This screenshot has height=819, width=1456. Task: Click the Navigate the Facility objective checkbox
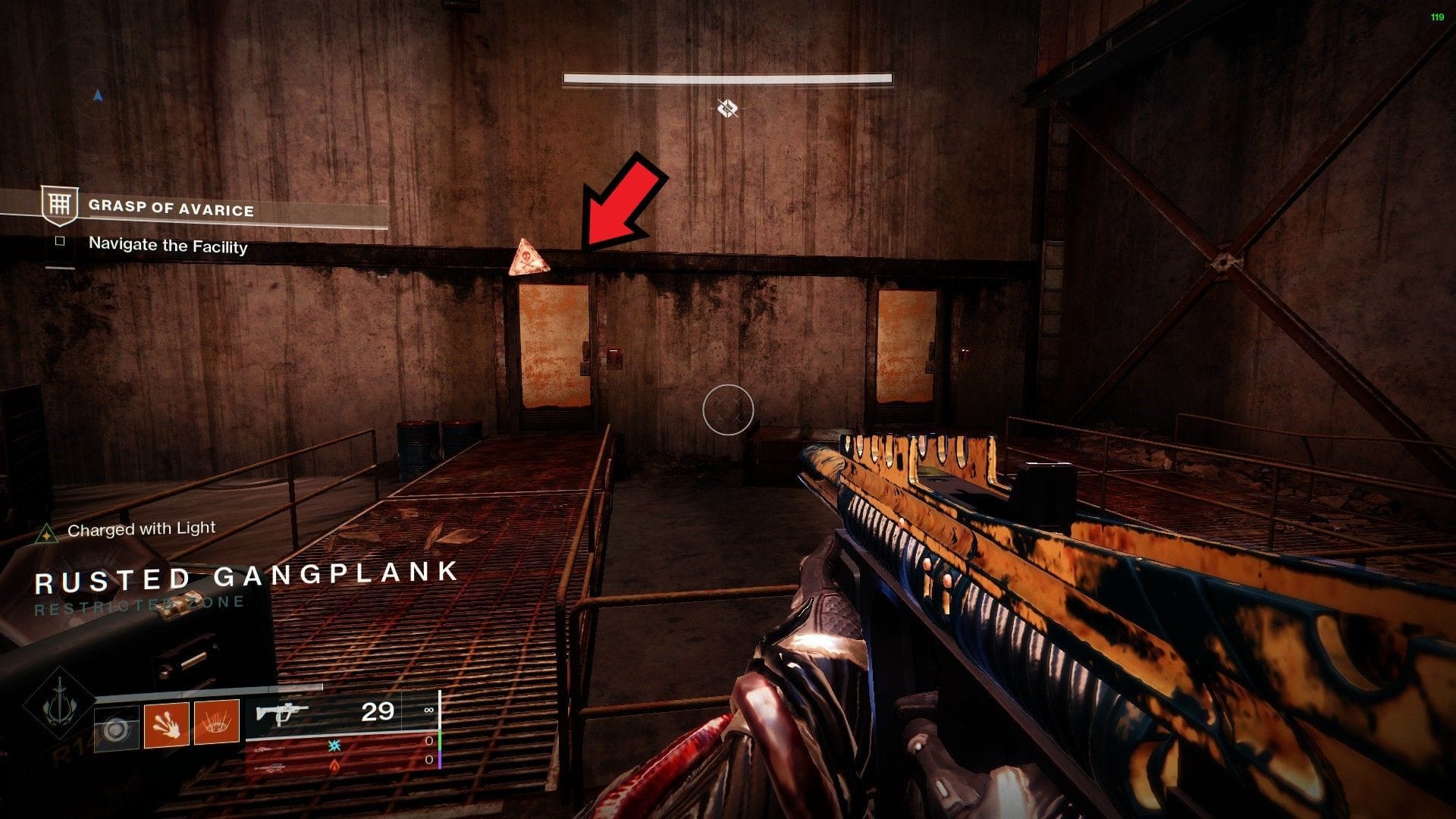[60, 241]
